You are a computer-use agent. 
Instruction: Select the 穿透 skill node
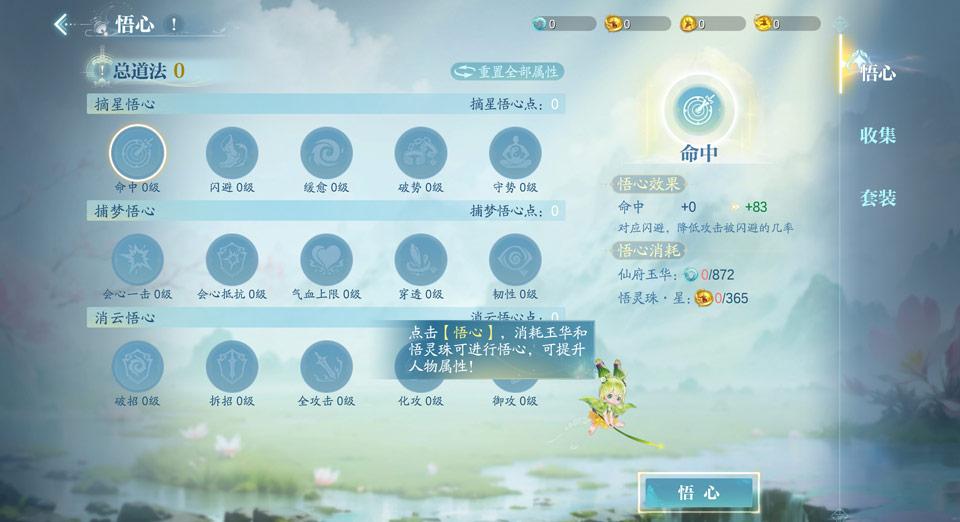[421, 260]
